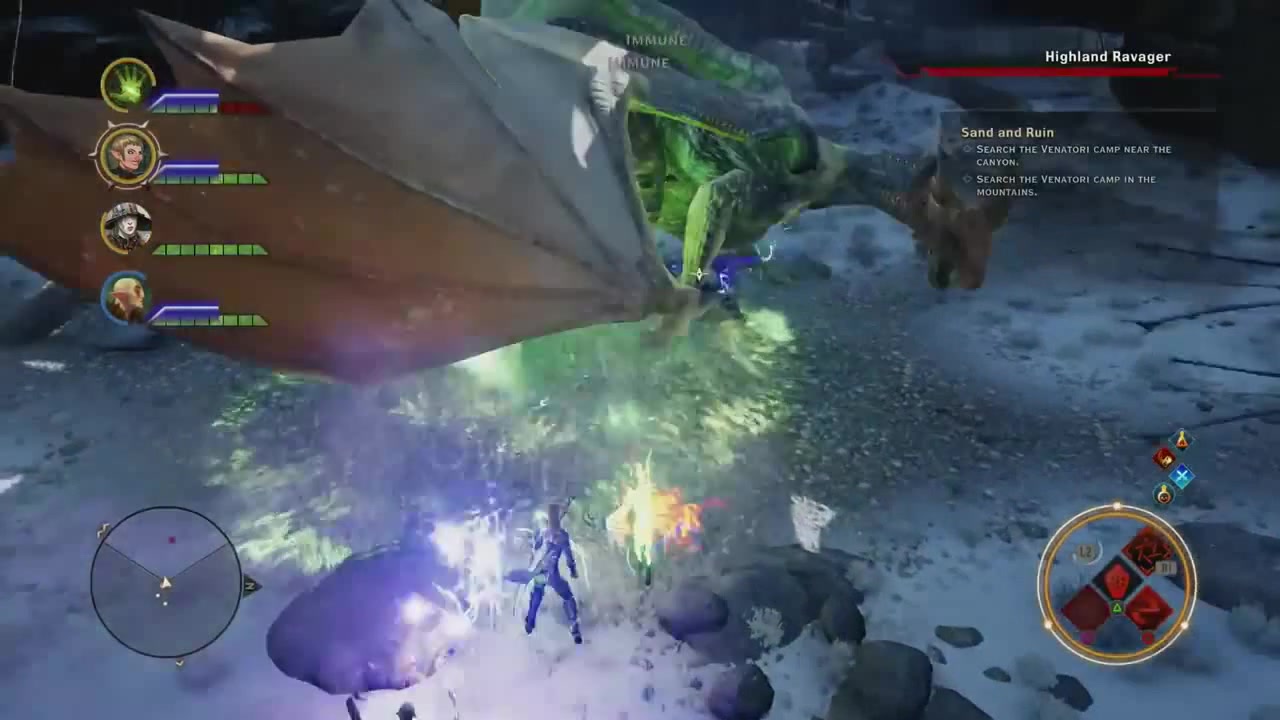This screenshot has height=720, width=1280.
Task: Click the crossed swords combat marker icon
Action: pyautogui.click(x=1183, y=476)
